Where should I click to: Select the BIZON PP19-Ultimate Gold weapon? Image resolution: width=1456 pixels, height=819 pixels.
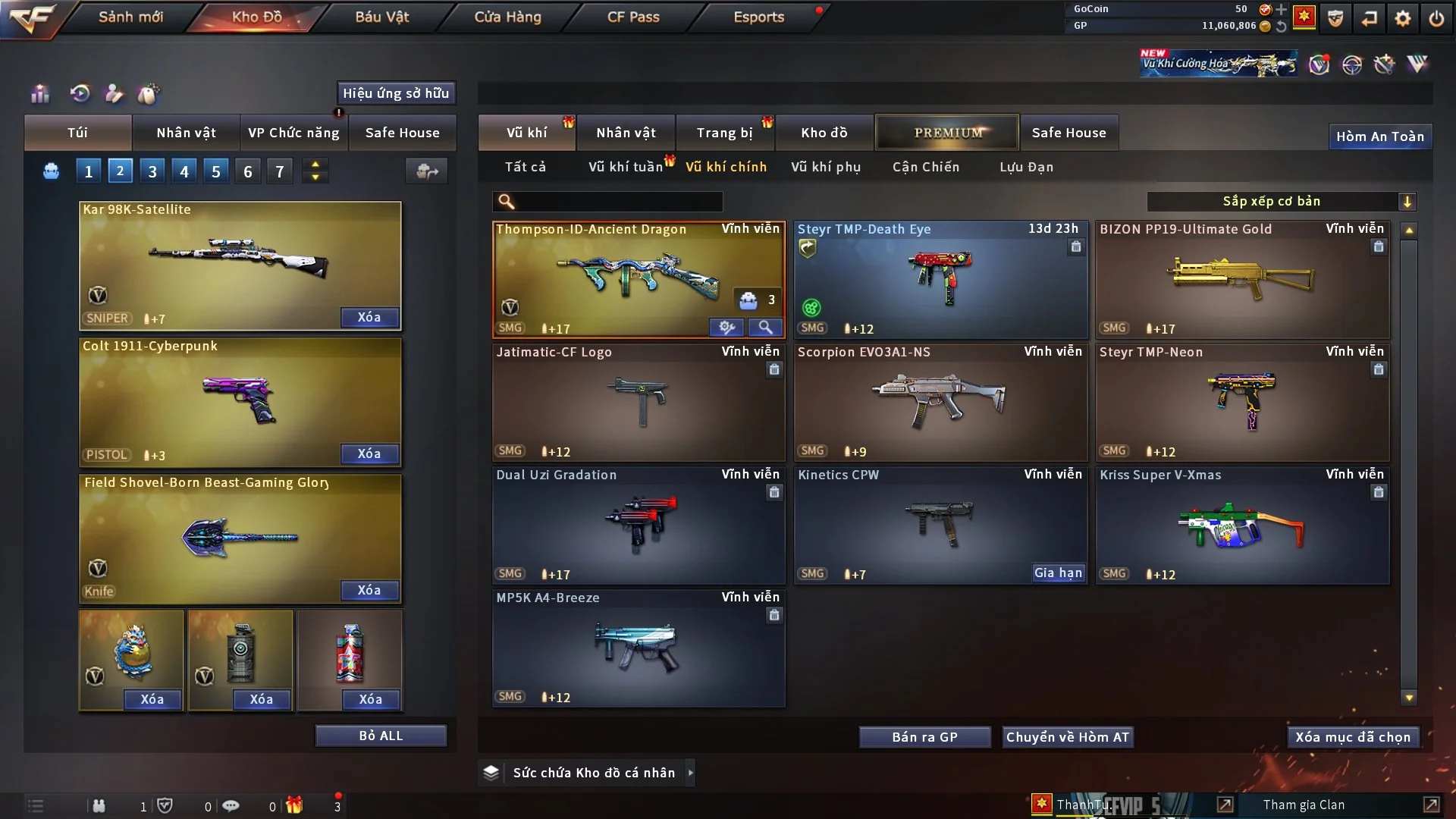[1241, 279]
